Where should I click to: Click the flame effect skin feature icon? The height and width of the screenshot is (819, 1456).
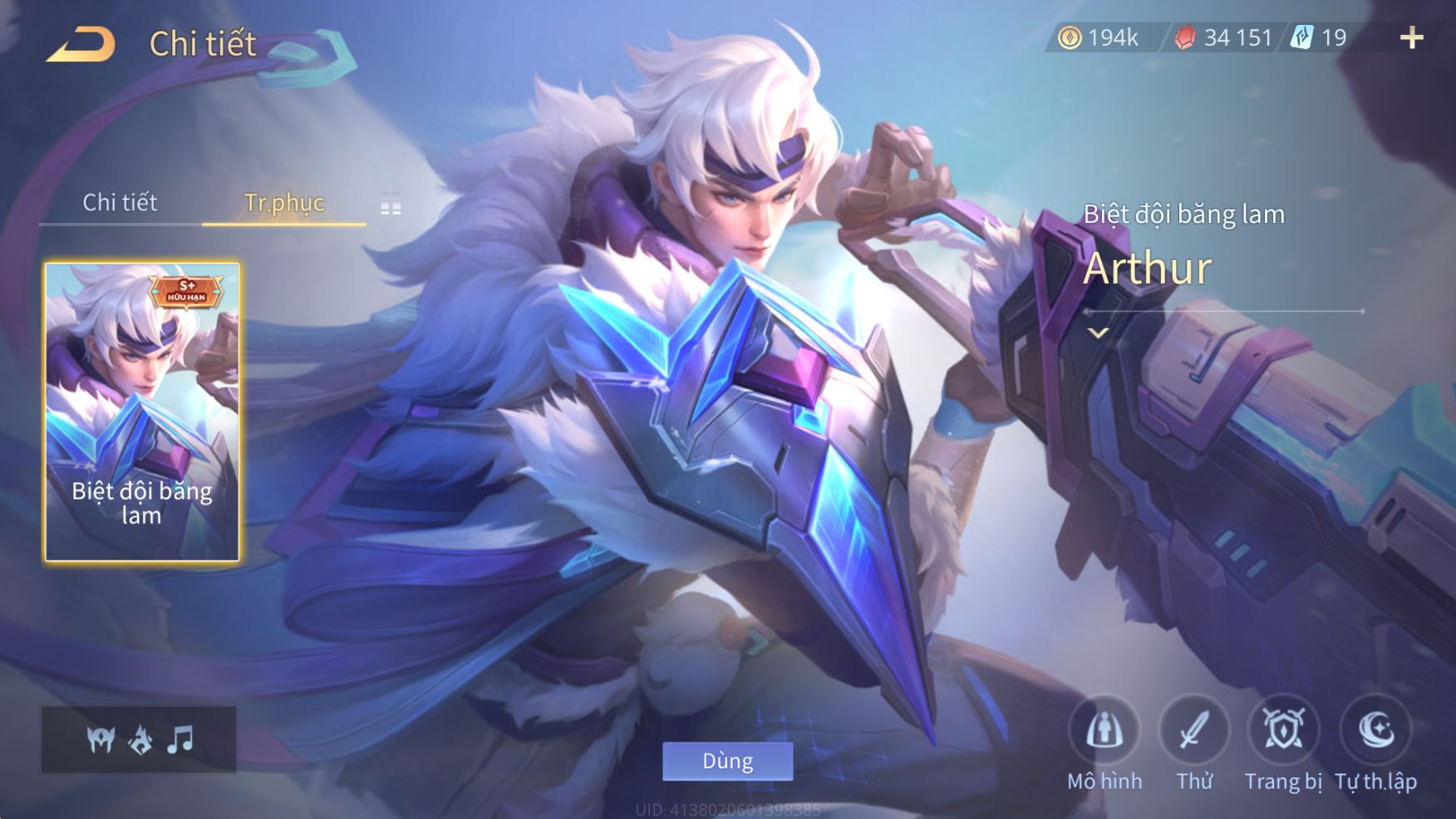[x=140, y=739]
